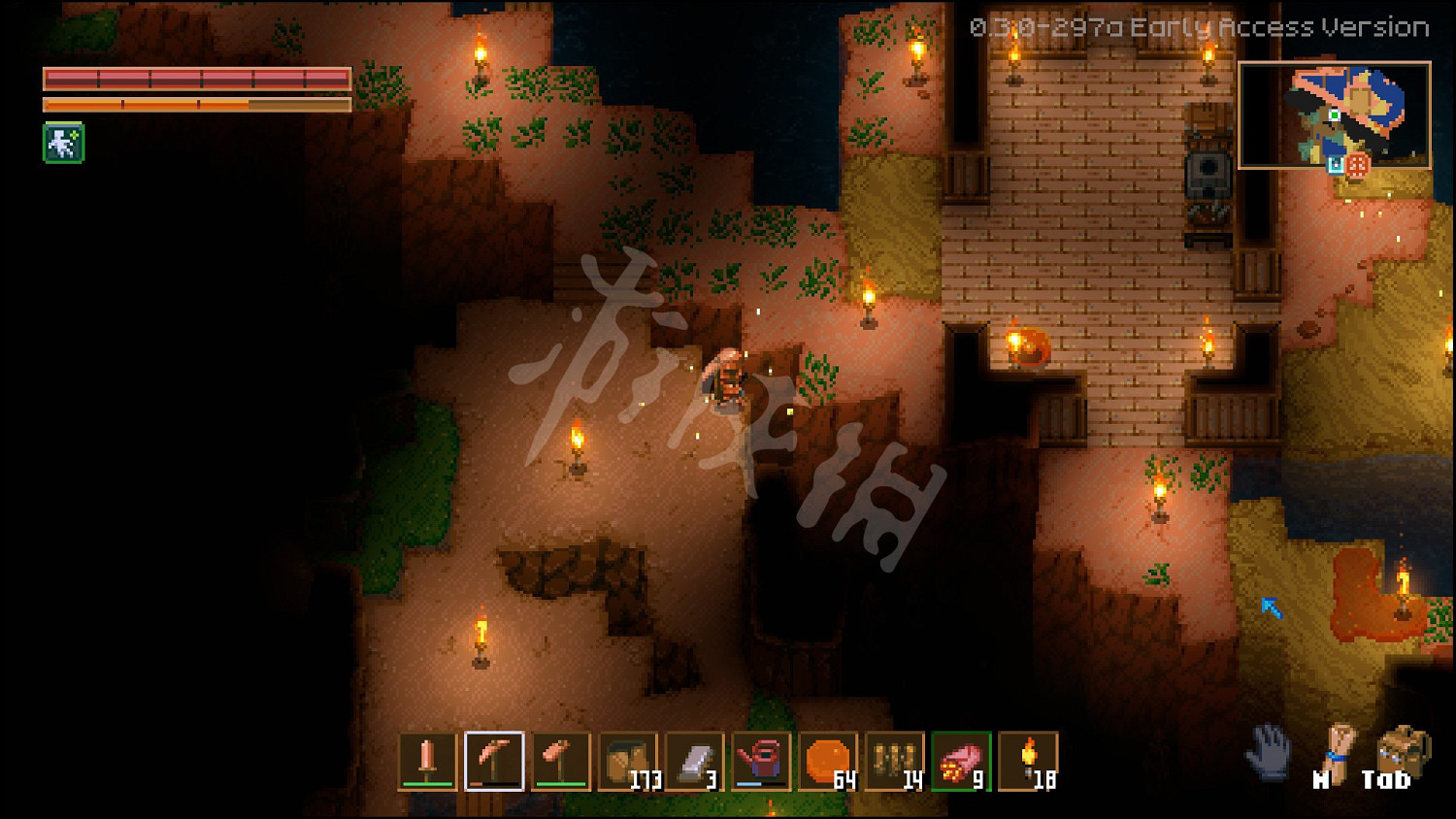Click the running figure buff icon
The width and height of the screenshot is (1456, 819).
[x=63, y=144]
